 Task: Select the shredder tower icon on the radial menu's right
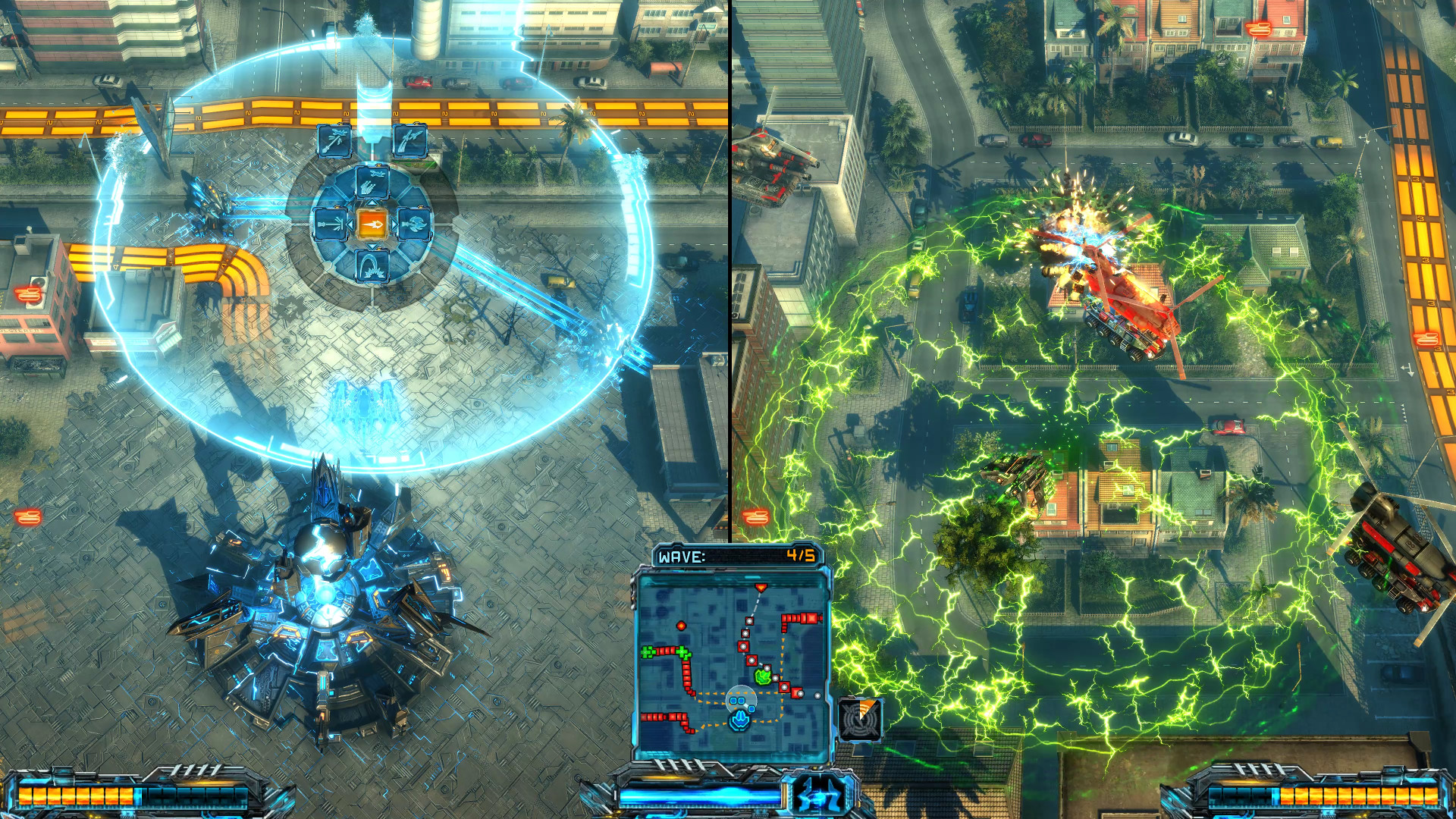pyautogui.click(x=415, y=224)
